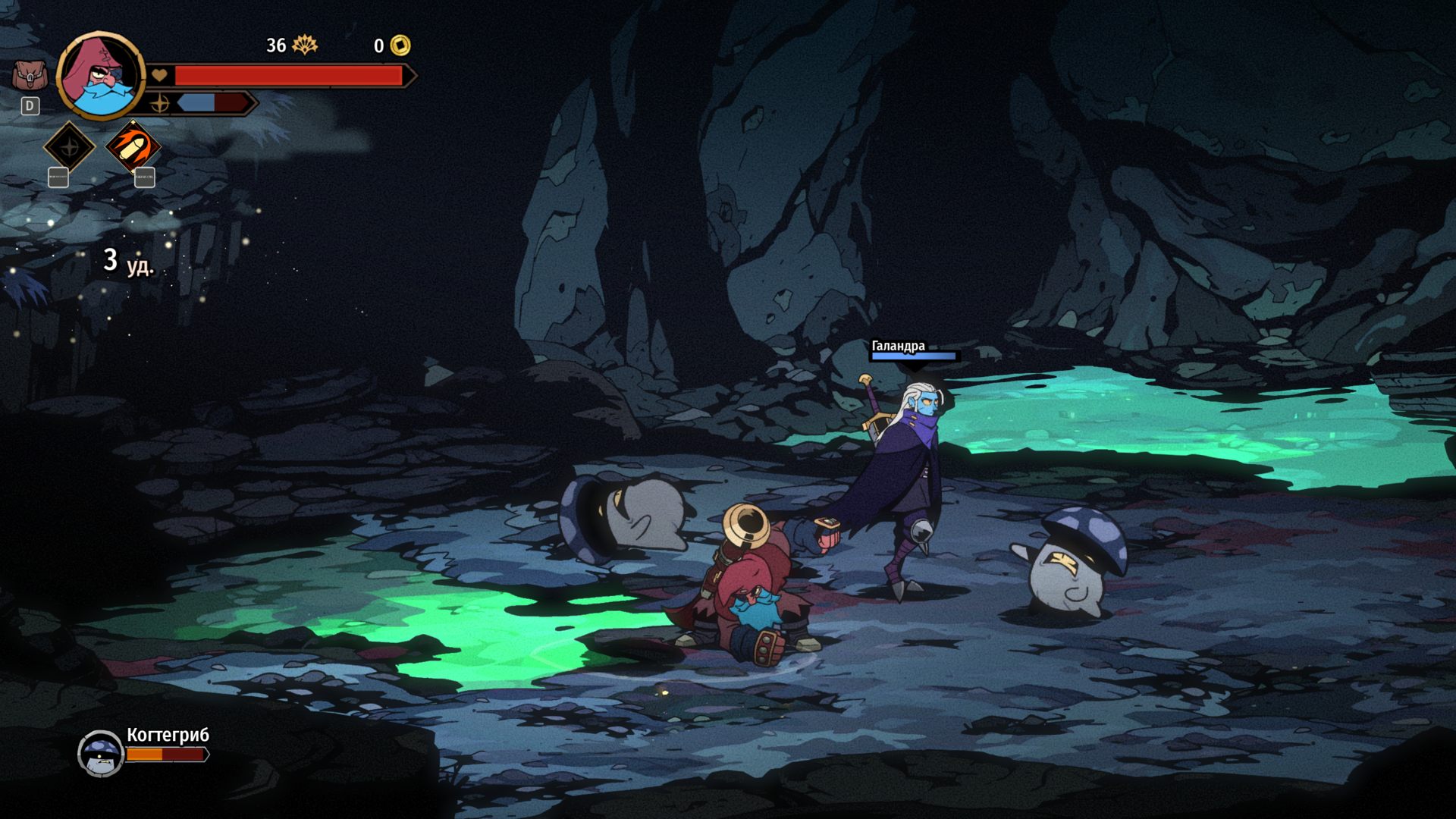Select the dark diamond ability slot
Image resolution: width=1456 pixels, height=819 pixels.
tap(69, 146)
